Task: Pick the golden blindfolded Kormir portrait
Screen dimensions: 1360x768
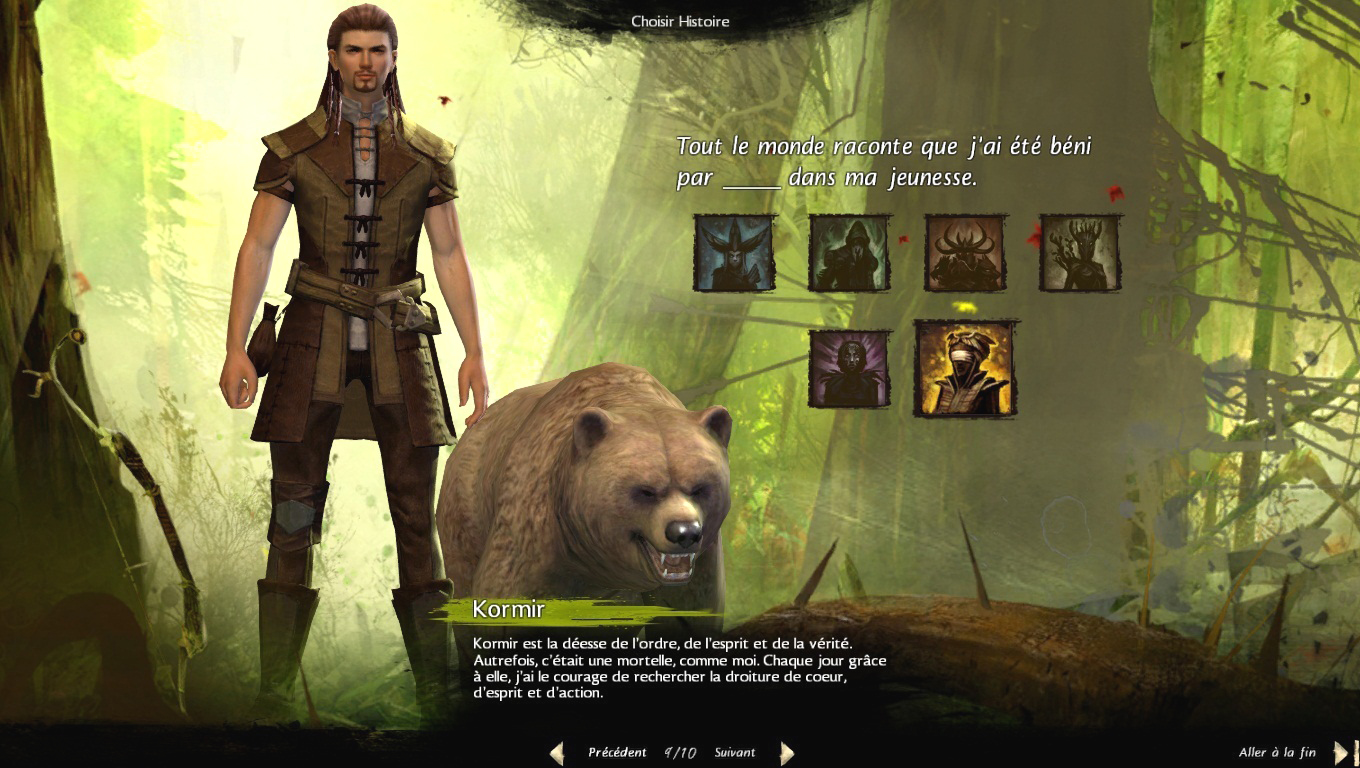Action: (x=965, y=368)
